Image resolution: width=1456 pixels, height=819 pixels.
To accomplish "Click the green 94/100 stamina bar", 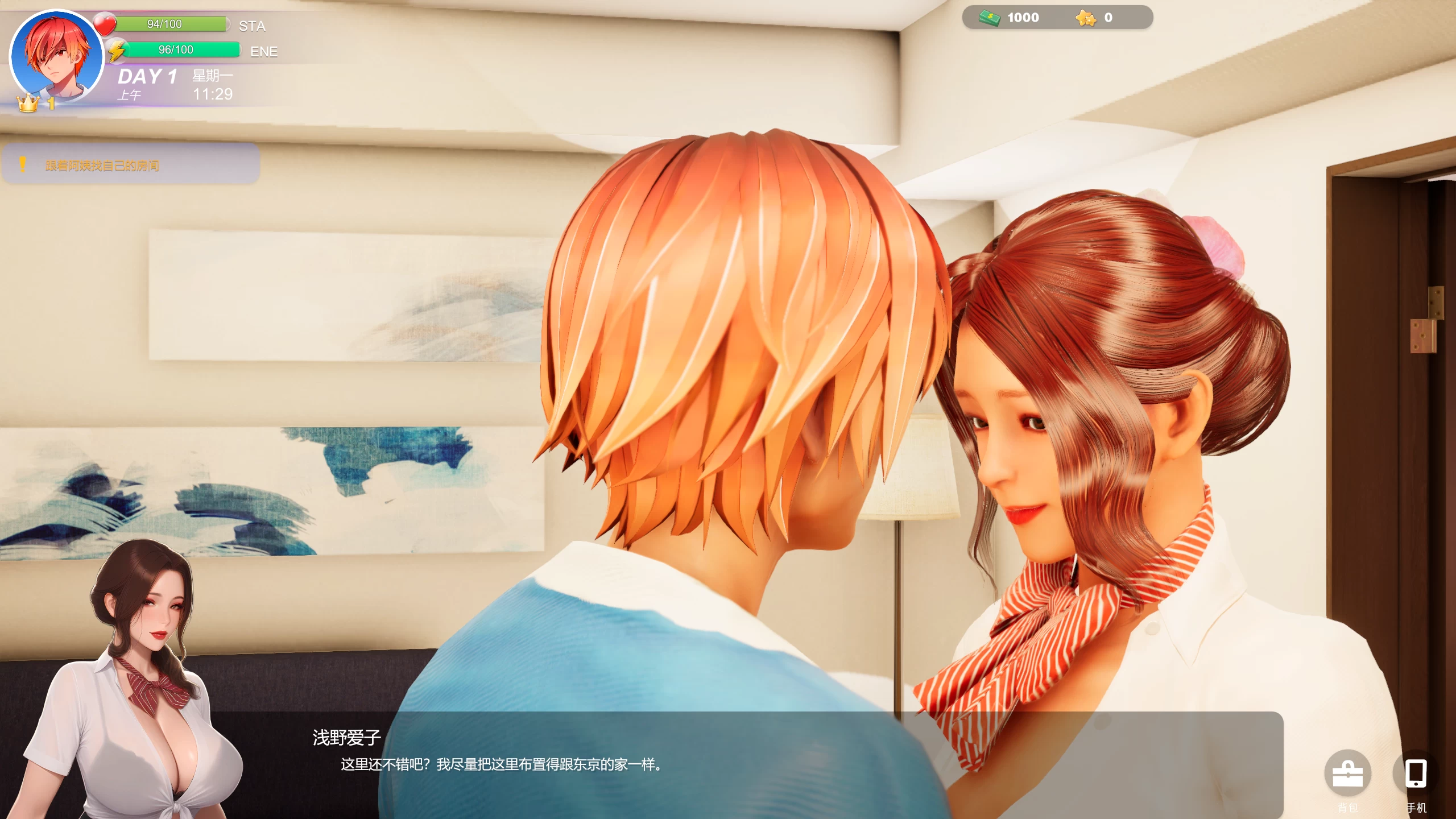I will pyautogui.click(x=171, y=24).
